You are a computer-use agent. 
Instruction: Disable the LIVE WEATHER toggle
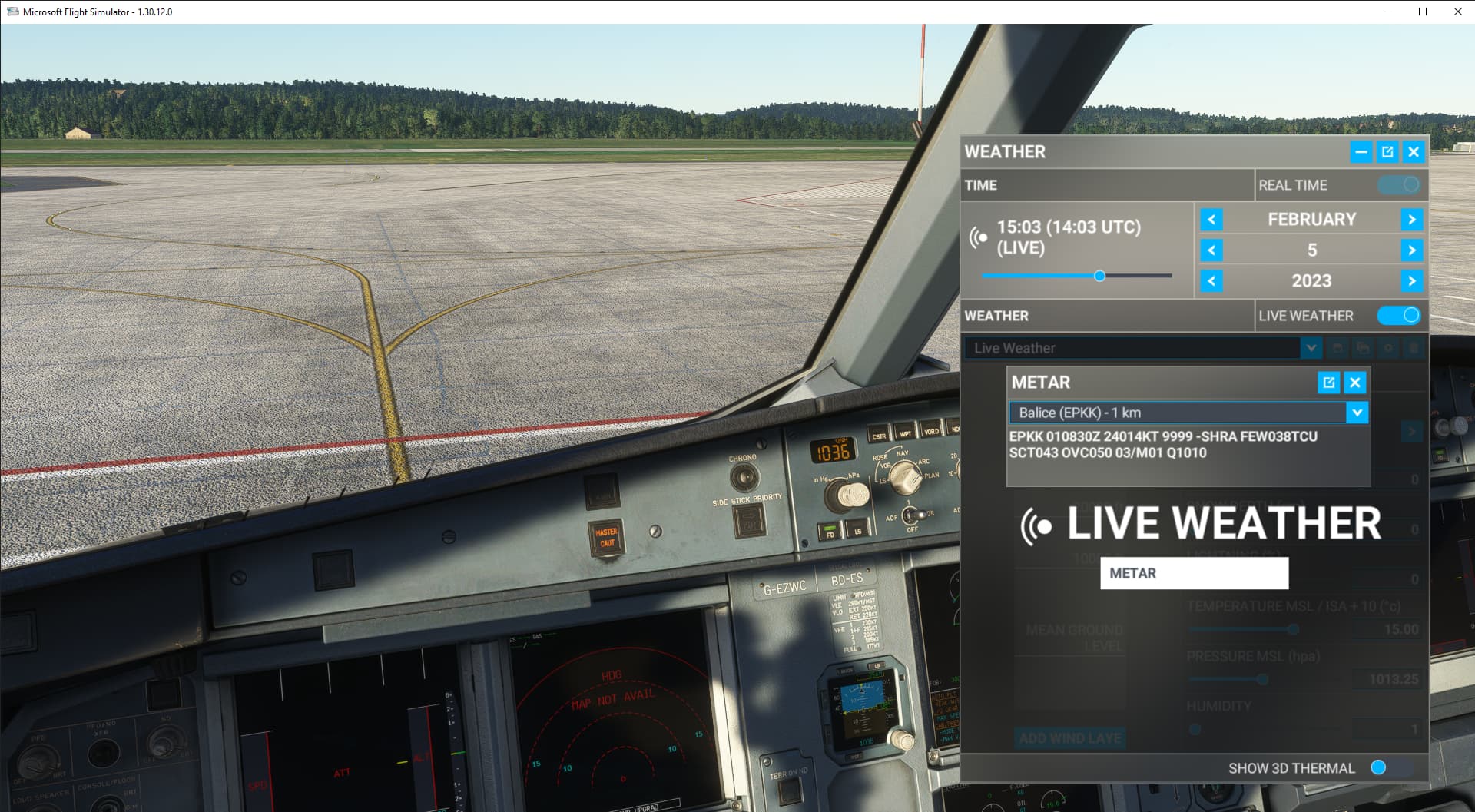1400,315
